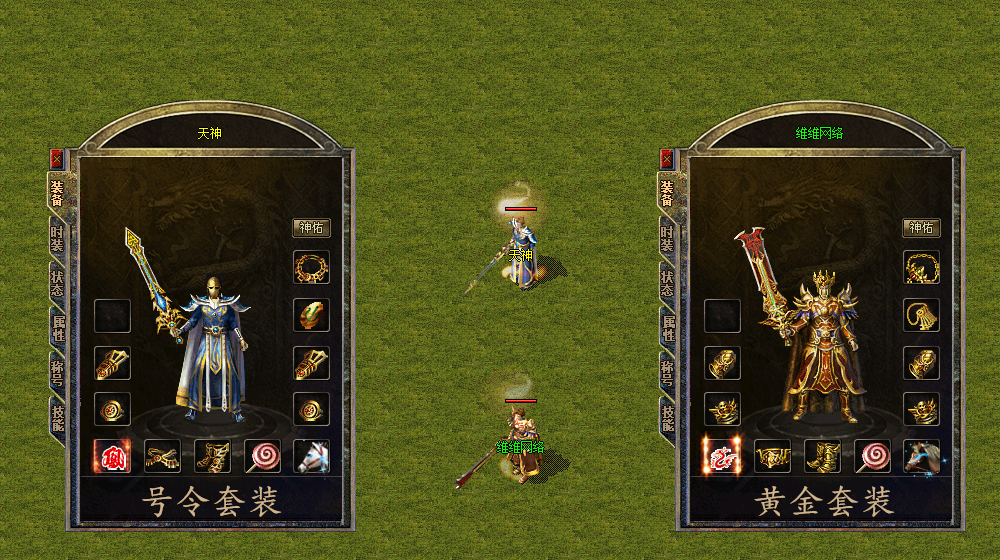Click the 神佑 button in 天神's panel
The width and height of the screenshot is (1000, 560).
(311, 228)
